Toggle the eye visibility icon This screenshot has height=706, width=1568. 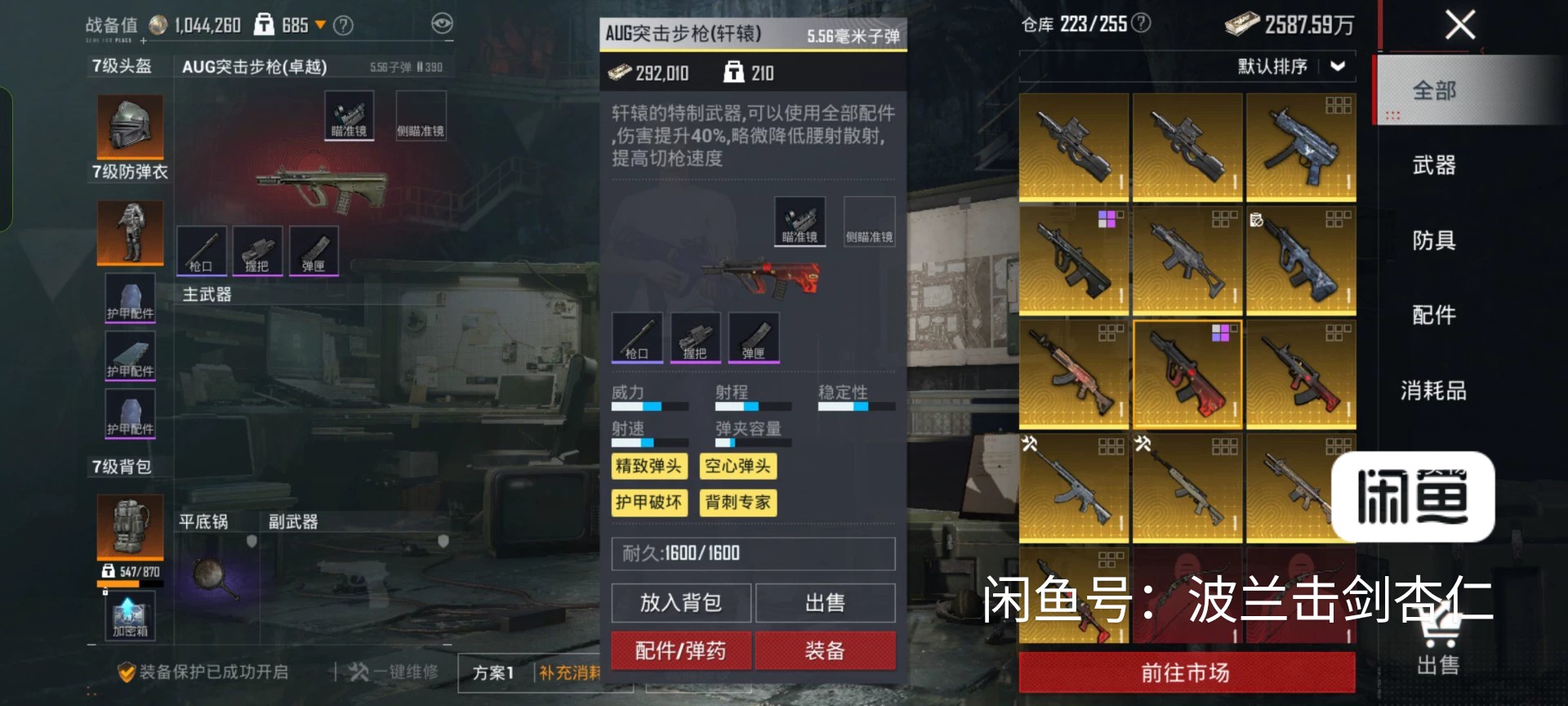[442, 25]
